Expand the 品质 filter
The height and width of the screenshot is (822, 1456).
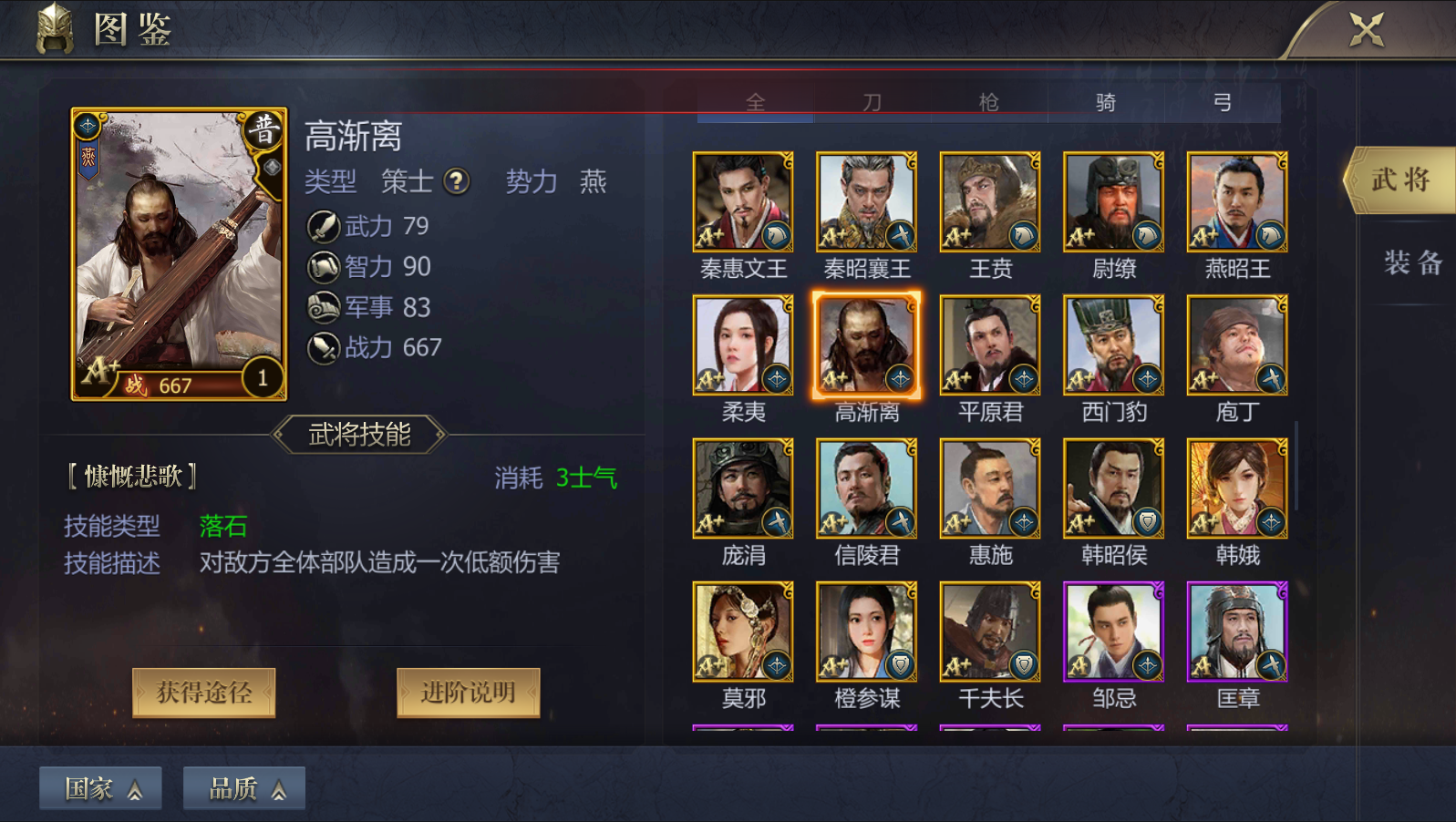click(243, 786)
